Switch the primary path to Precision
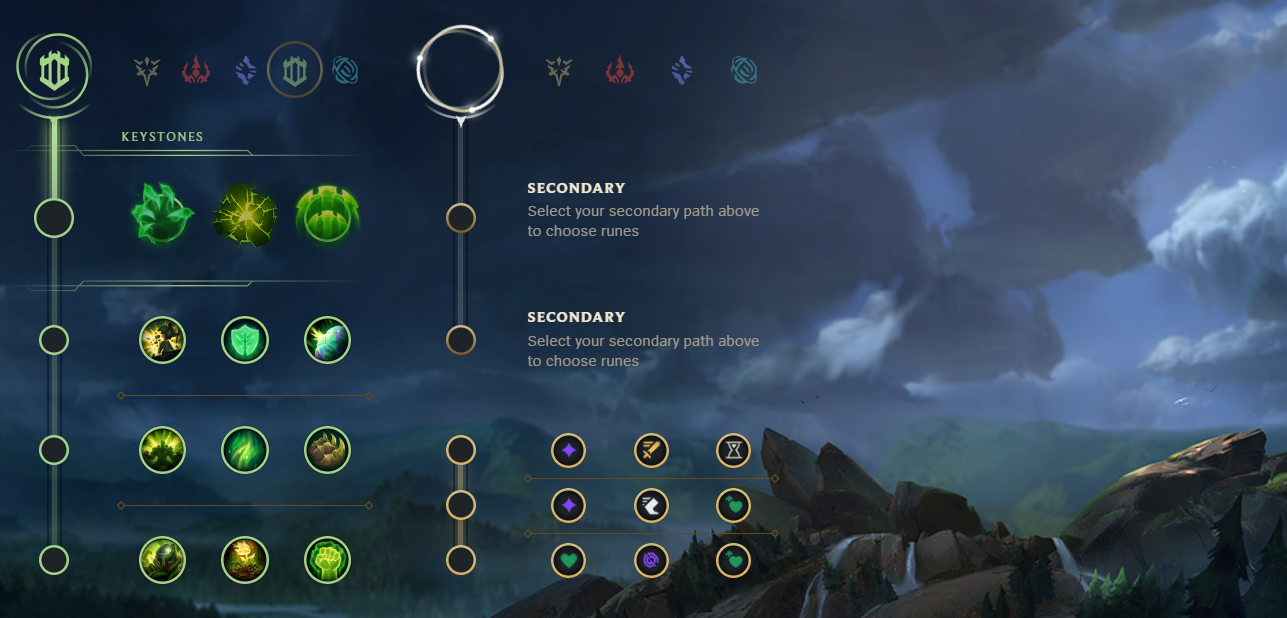The image size is (1287, 618). 148,71
